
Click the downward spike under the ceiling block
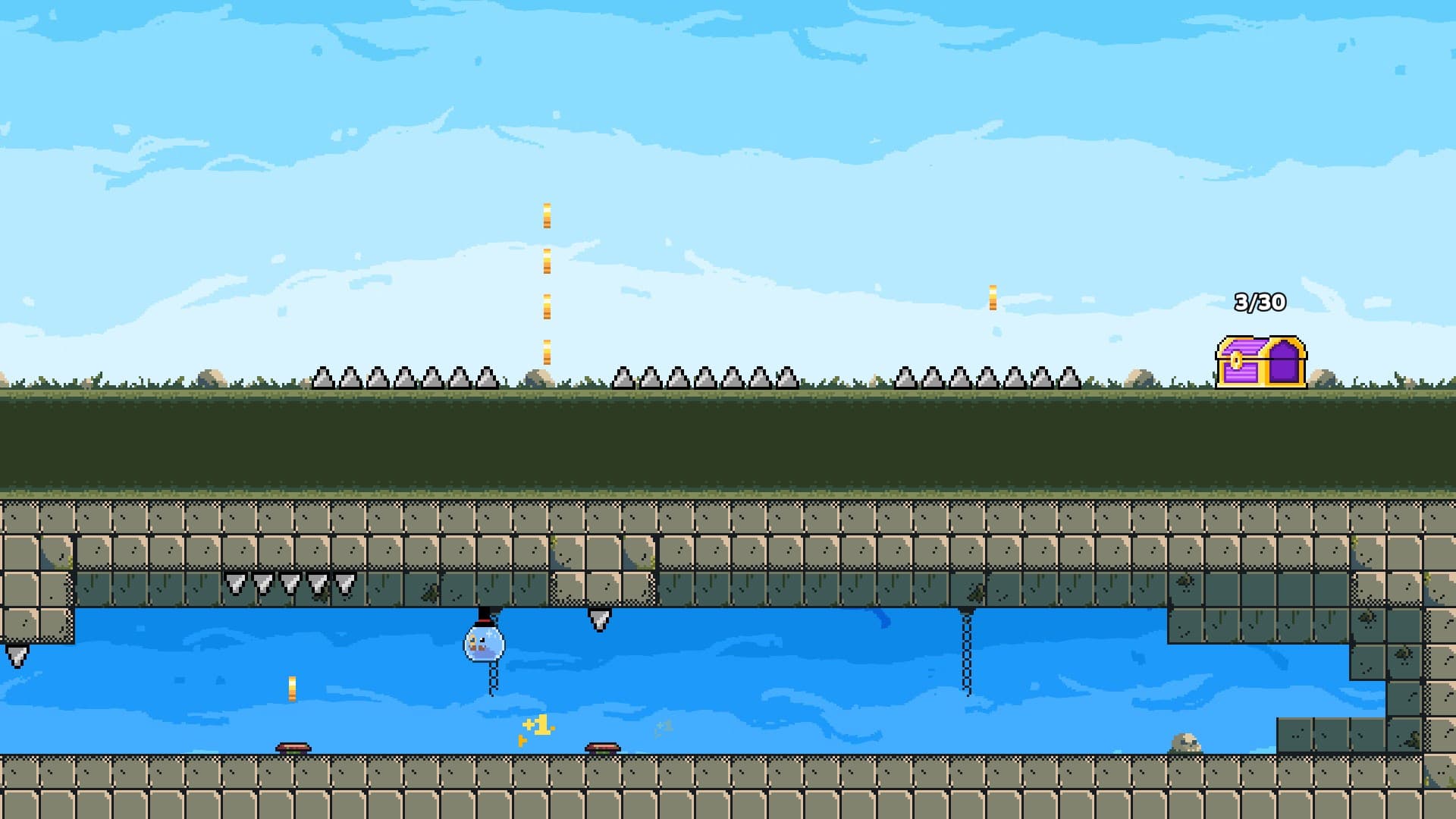pos(598,622)
